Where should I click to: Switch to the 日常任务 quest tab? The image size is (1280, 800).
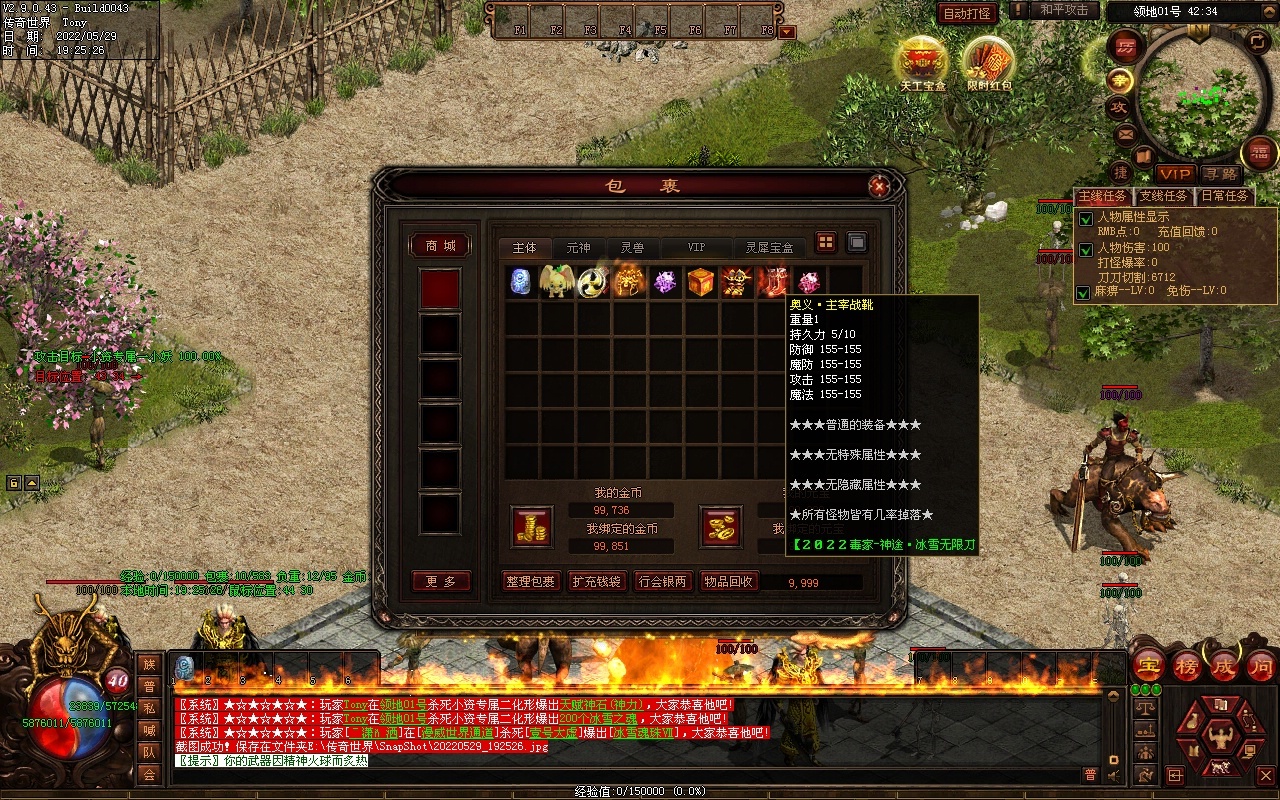(1225, 197)
